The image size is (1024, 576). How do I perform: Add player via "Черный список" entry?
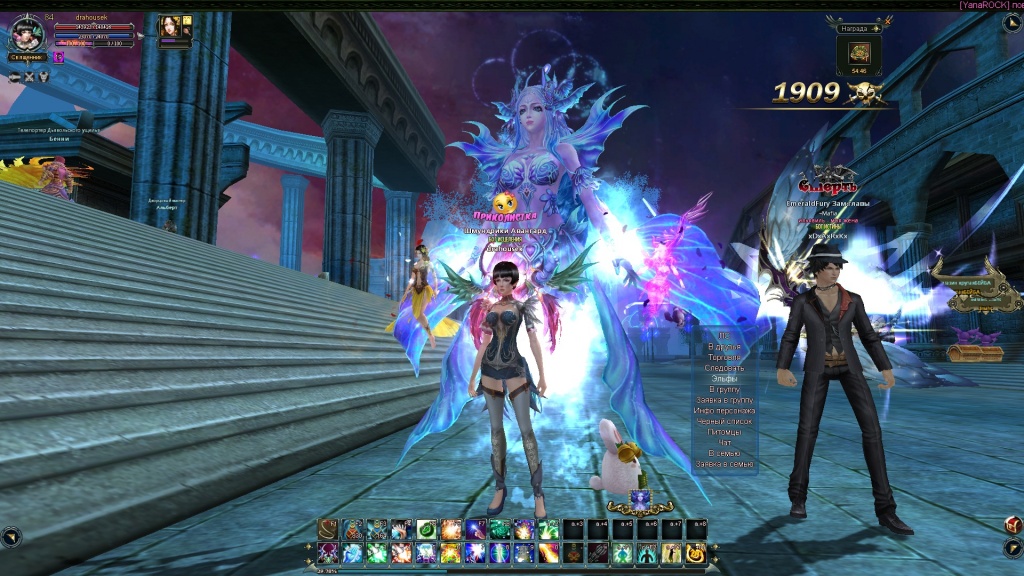coord(725,422)
